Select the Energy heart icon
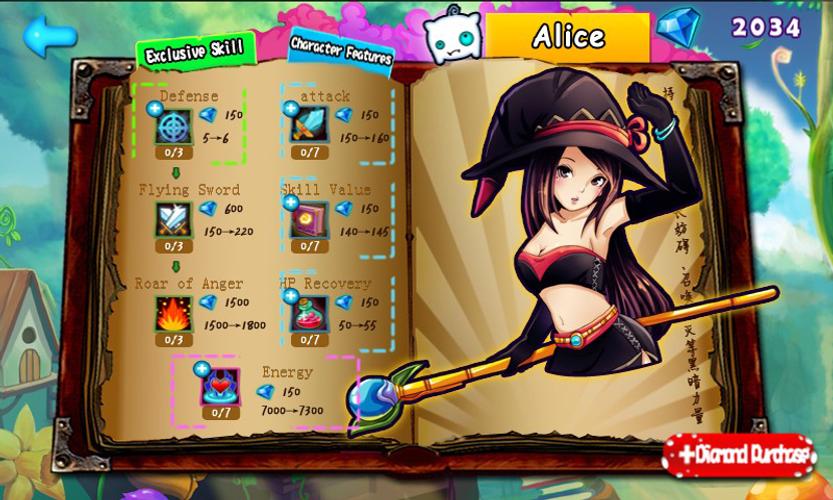 tap(220, 385)
